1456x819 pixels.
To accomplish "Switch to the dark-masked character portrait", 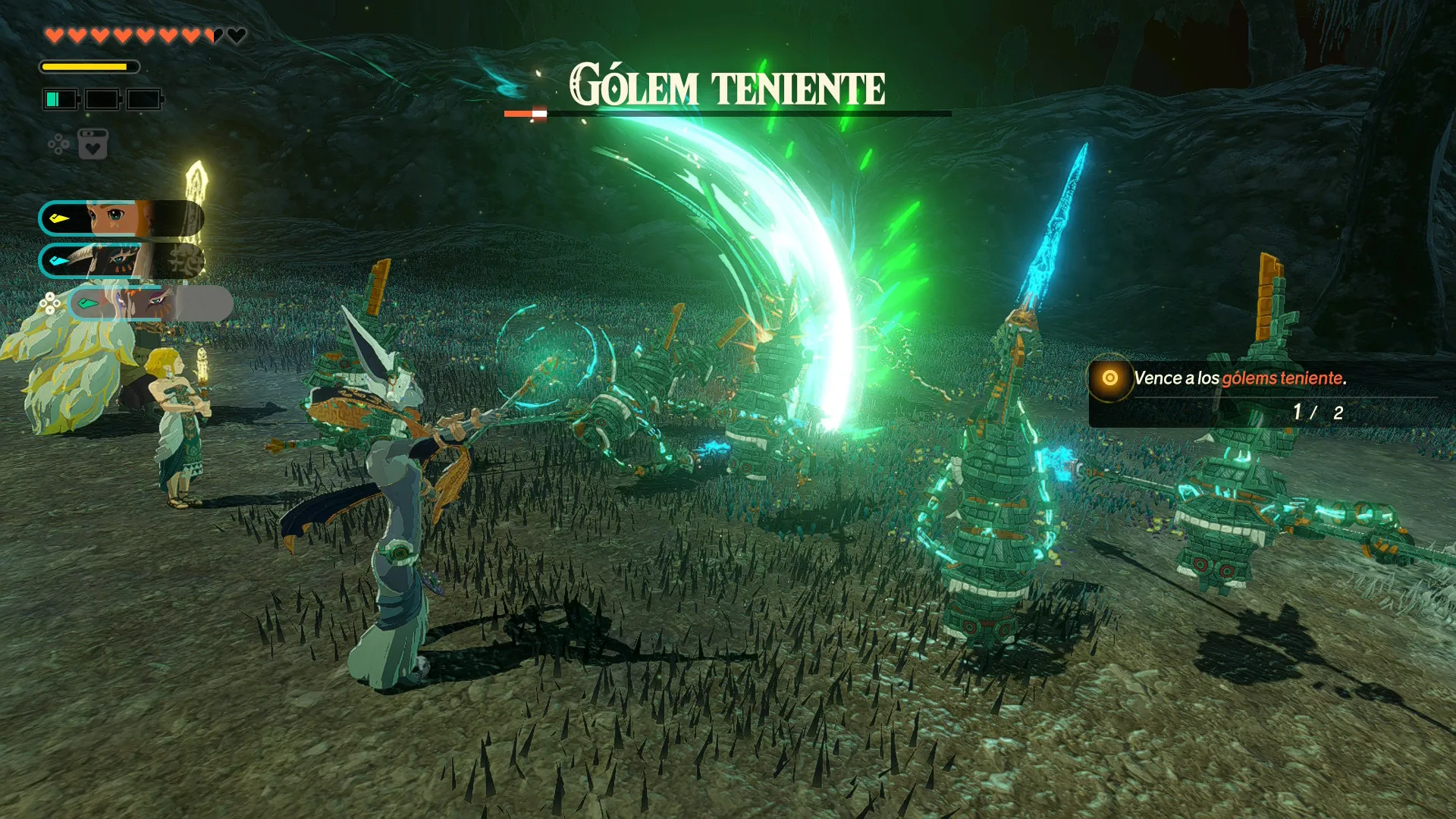I will 121,261.
